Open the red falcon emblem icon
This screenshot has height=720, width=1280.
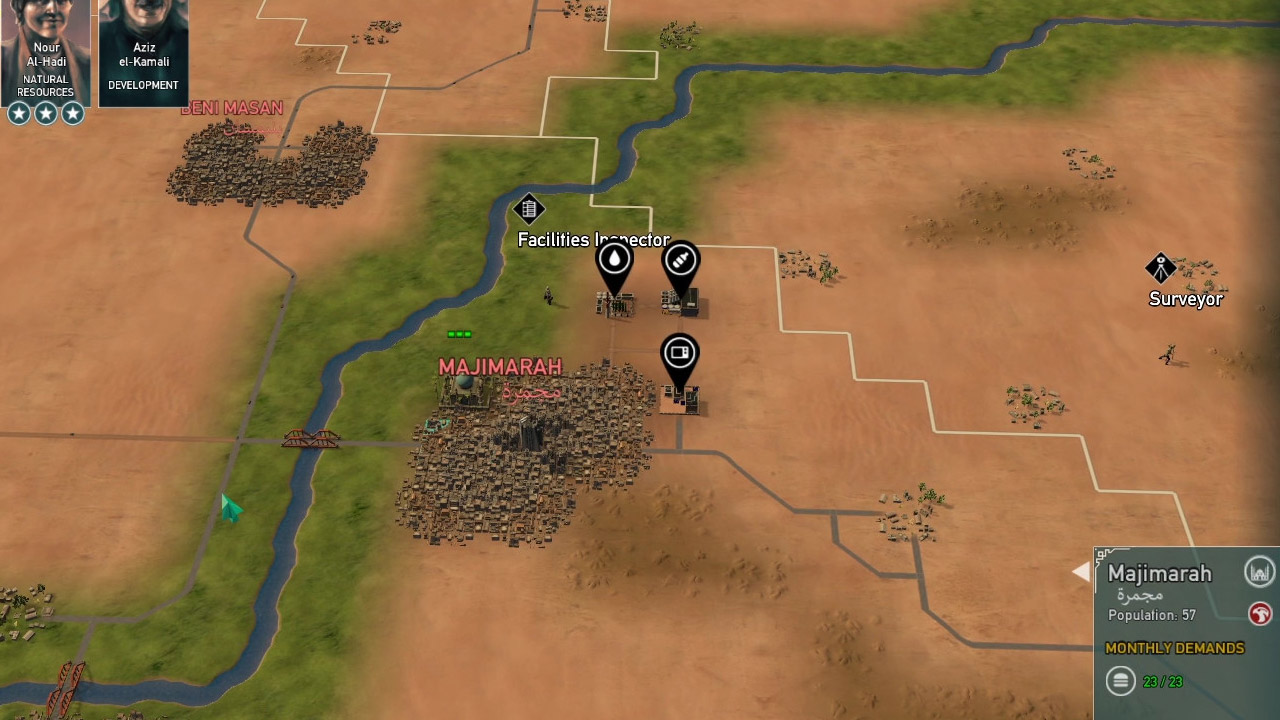point(1260,613)
